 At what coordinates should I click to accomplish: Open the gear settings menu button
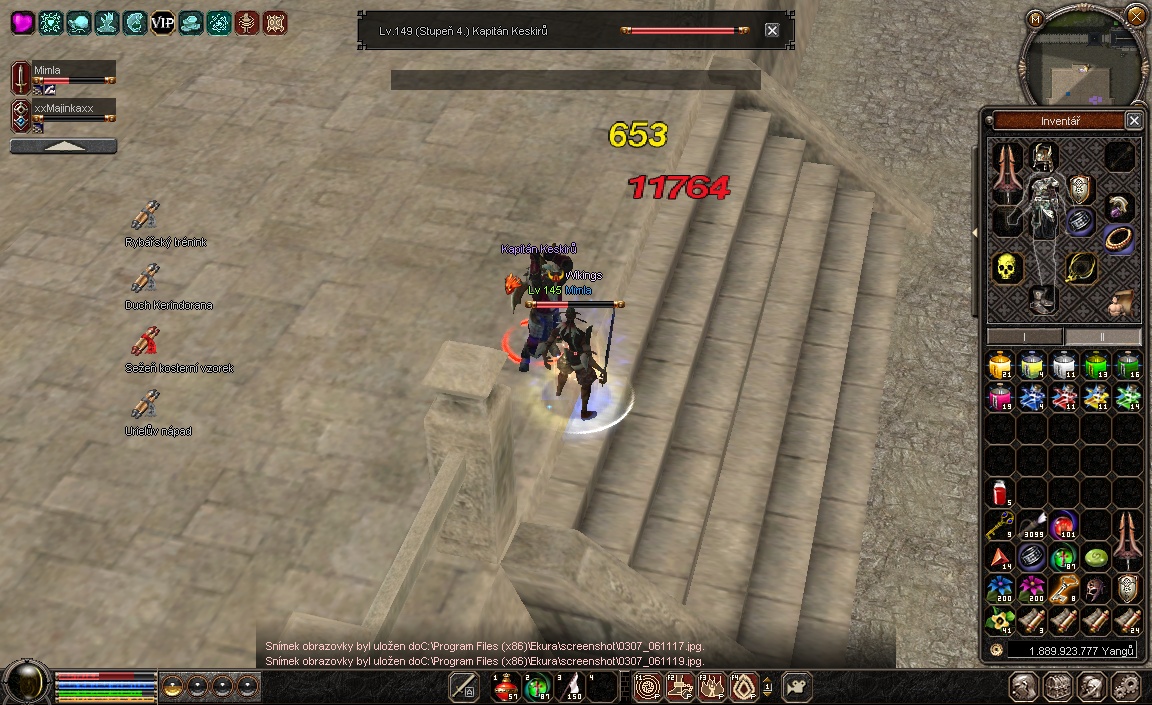tap(1126, 687)
